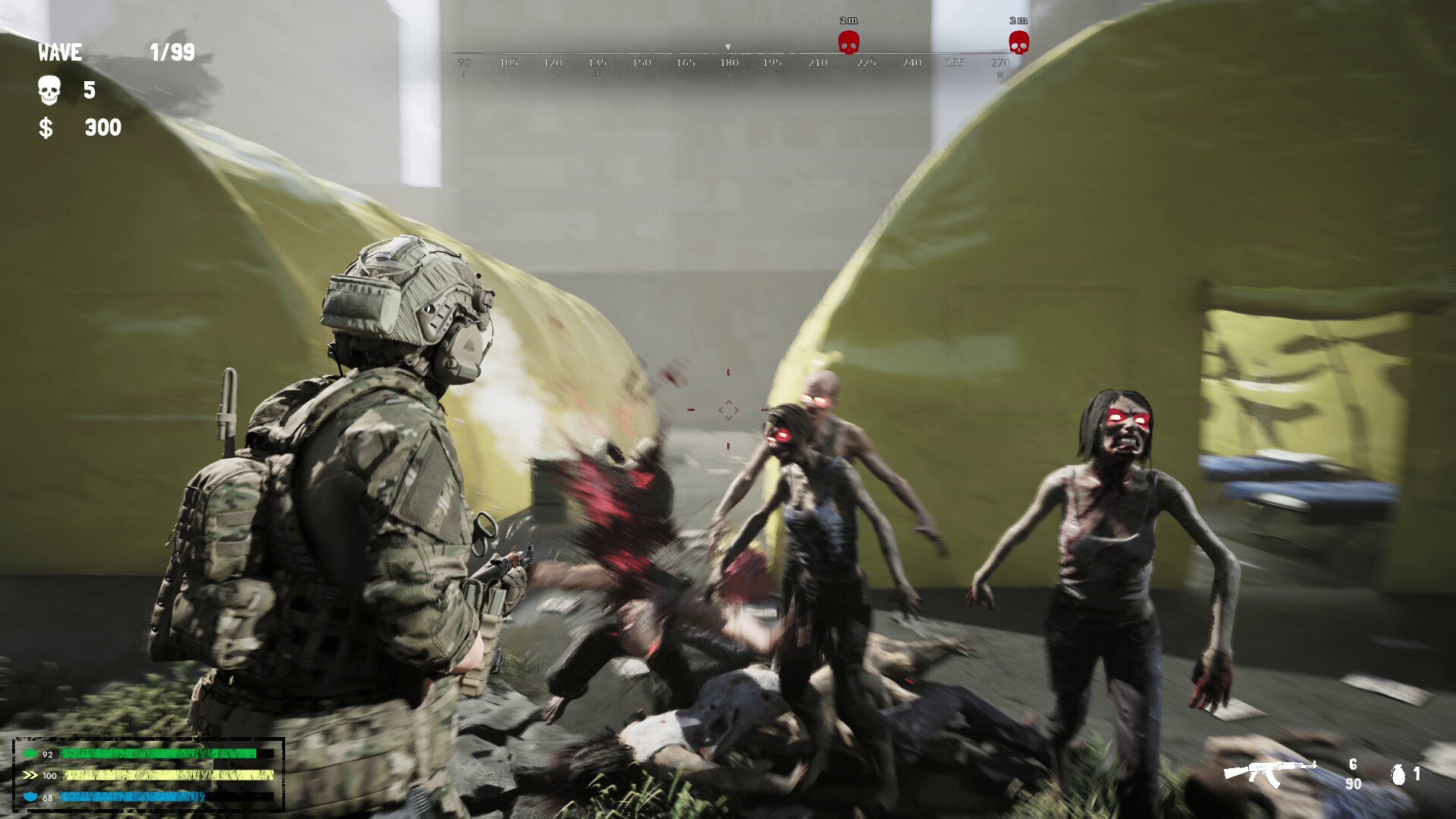Click the 180 heading on the compass

pos(728,64)
